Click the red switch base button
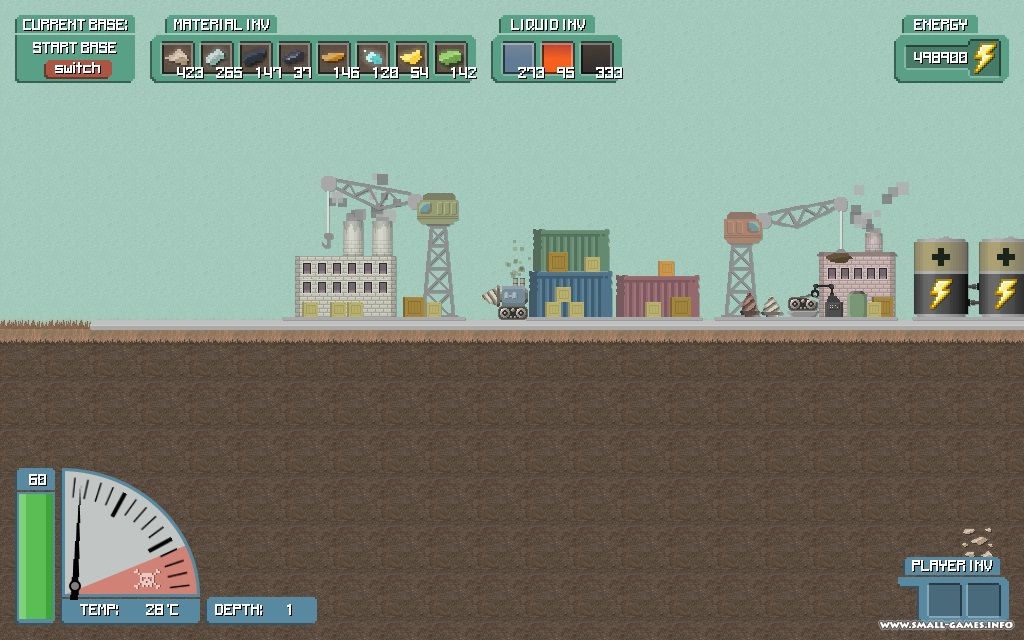Viewport: 1024px width, 640px height. tap(77, 68)
